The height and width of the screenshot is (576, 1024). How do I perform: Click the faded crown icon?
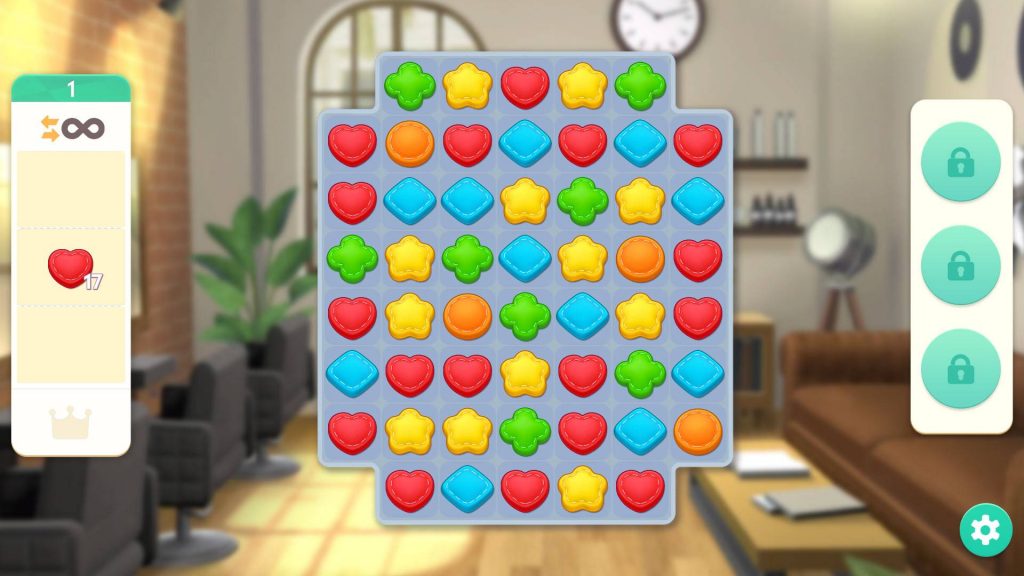[x=71, y=423]
